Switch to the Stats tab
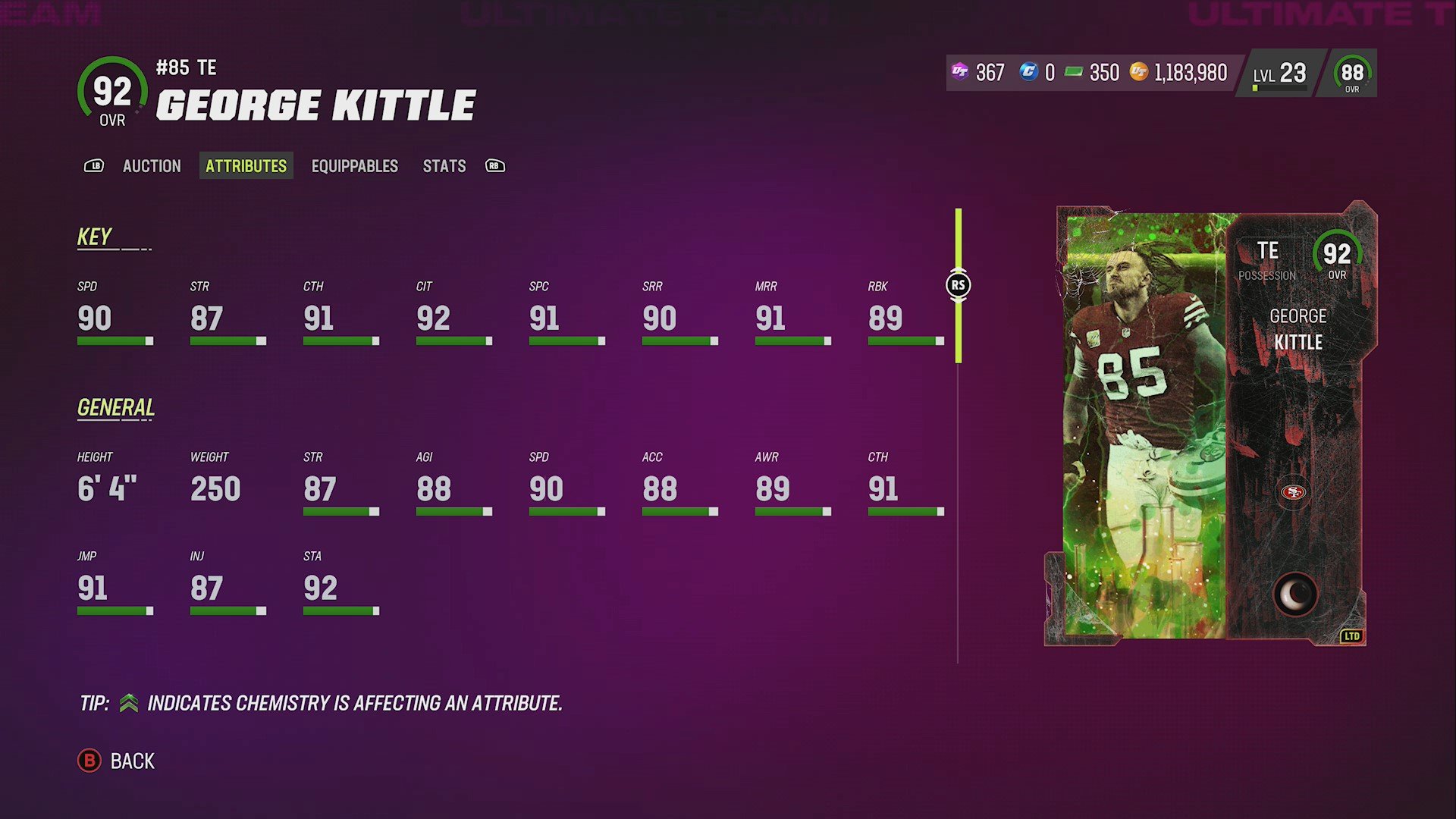1456x819 pixels. (x=444, y=166)
